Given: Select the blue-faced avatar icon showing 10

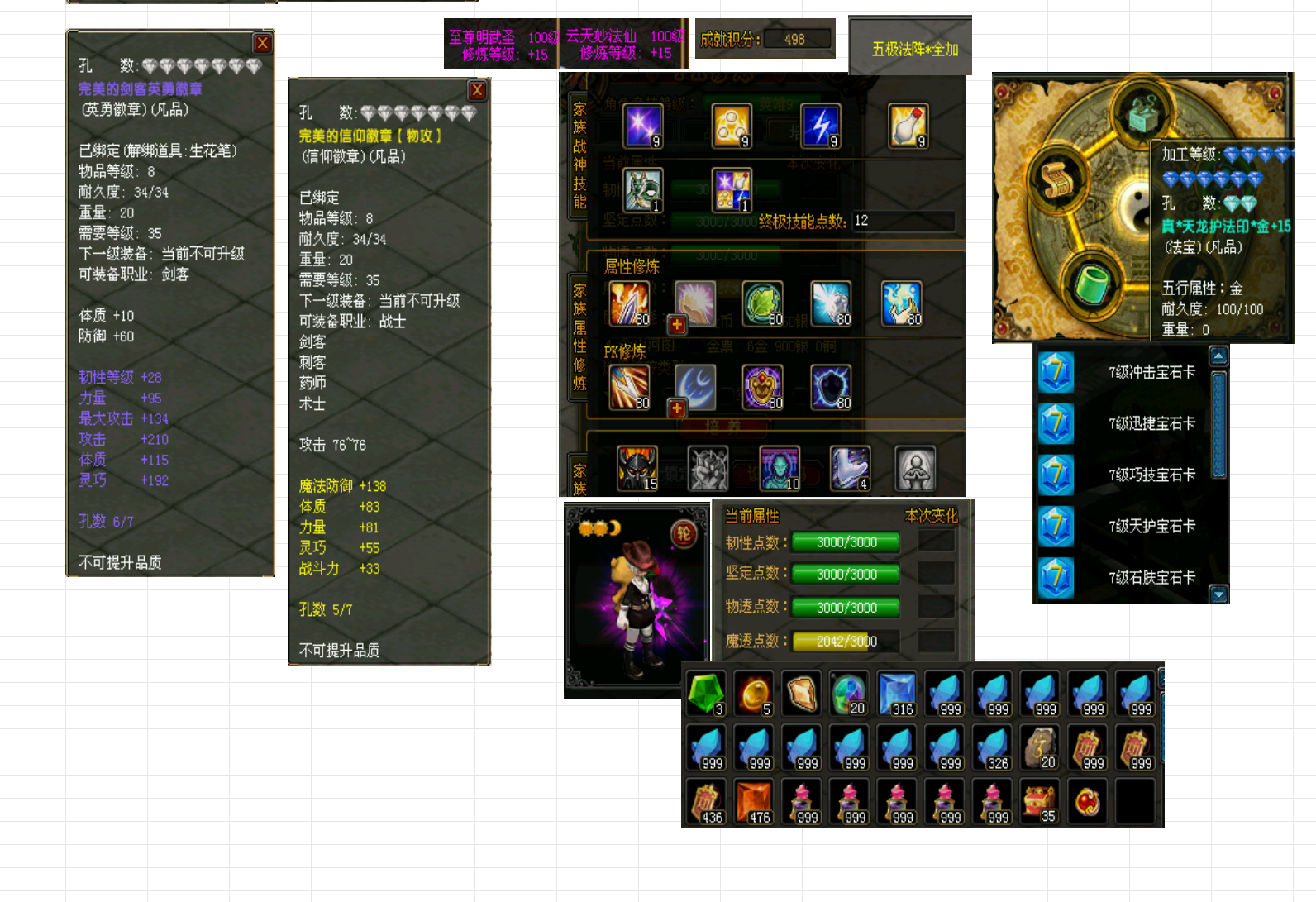Looking at the screenshot, I should (780, 467).
